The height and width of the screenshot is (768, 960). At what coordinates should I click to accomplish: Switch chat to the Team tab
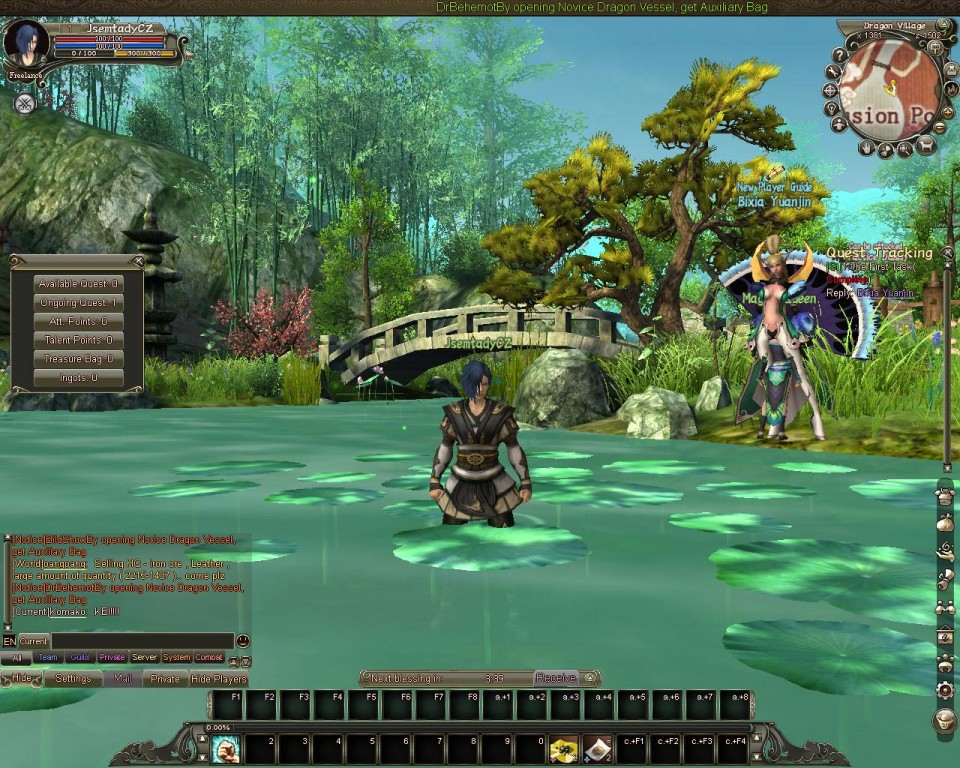coord(47,658)
